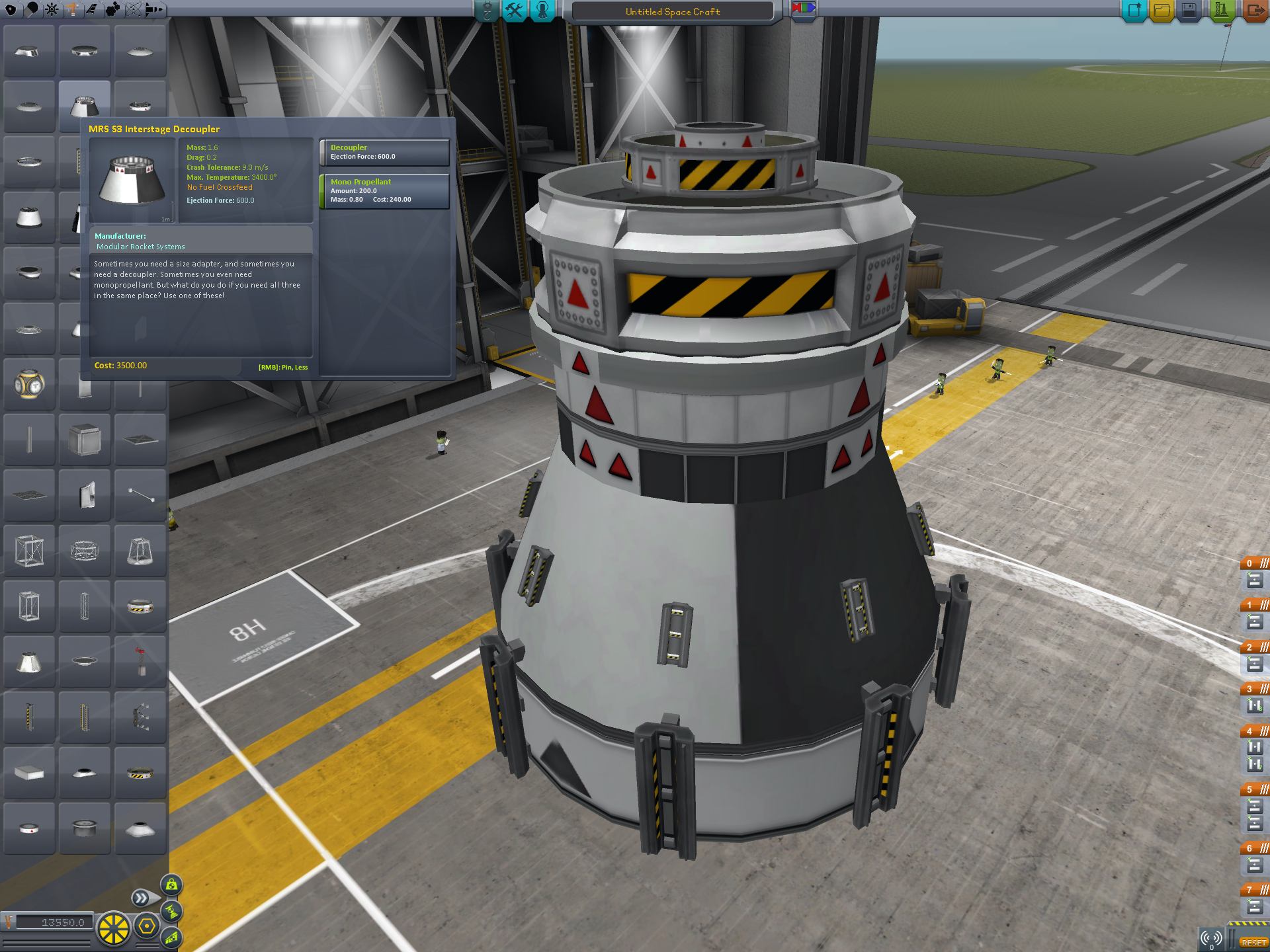Open the load craft folder button
1270x952 pixels.
click(1162, 11)
